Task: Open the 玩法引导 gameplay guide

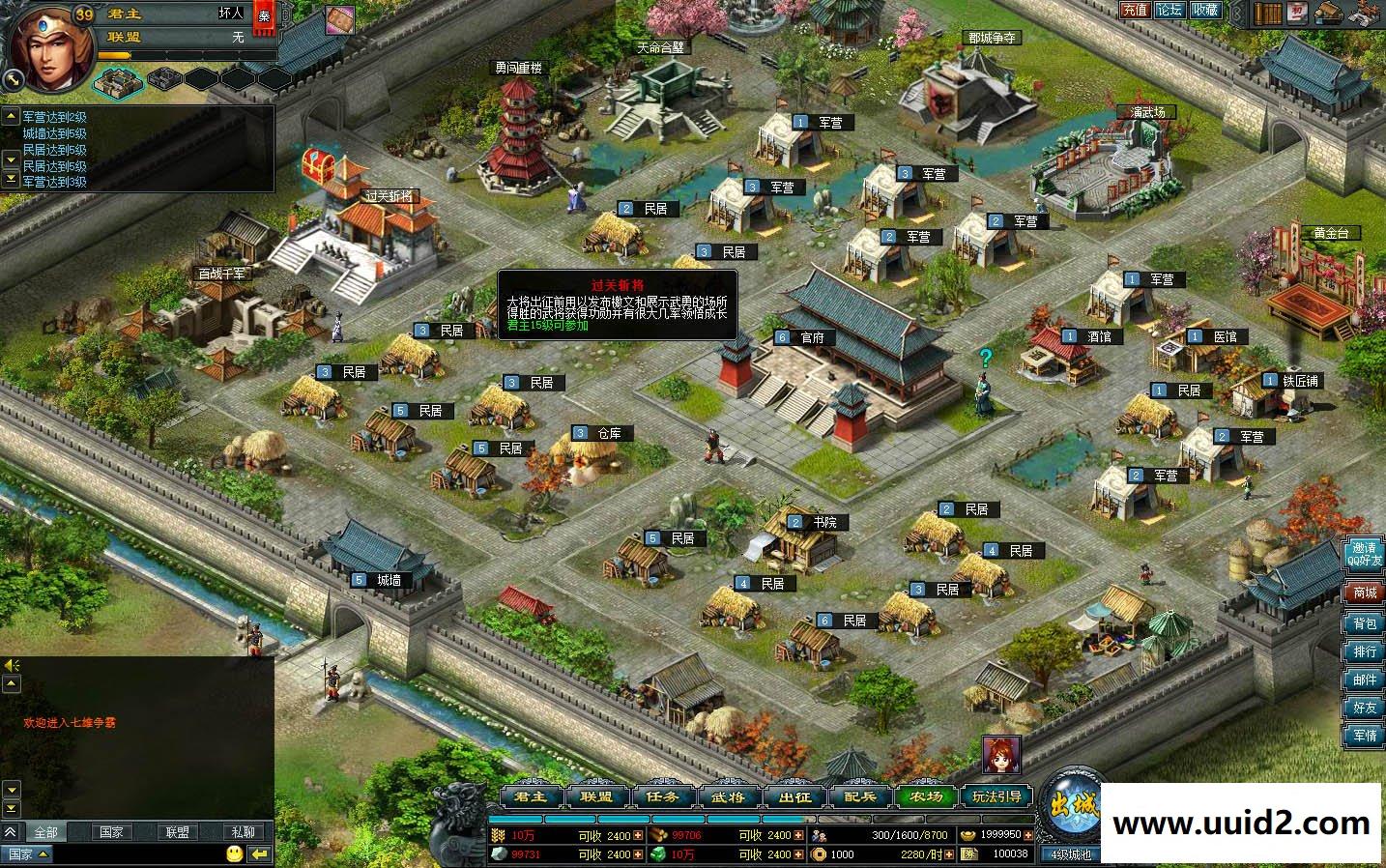Action: click(x=996, y=797)
